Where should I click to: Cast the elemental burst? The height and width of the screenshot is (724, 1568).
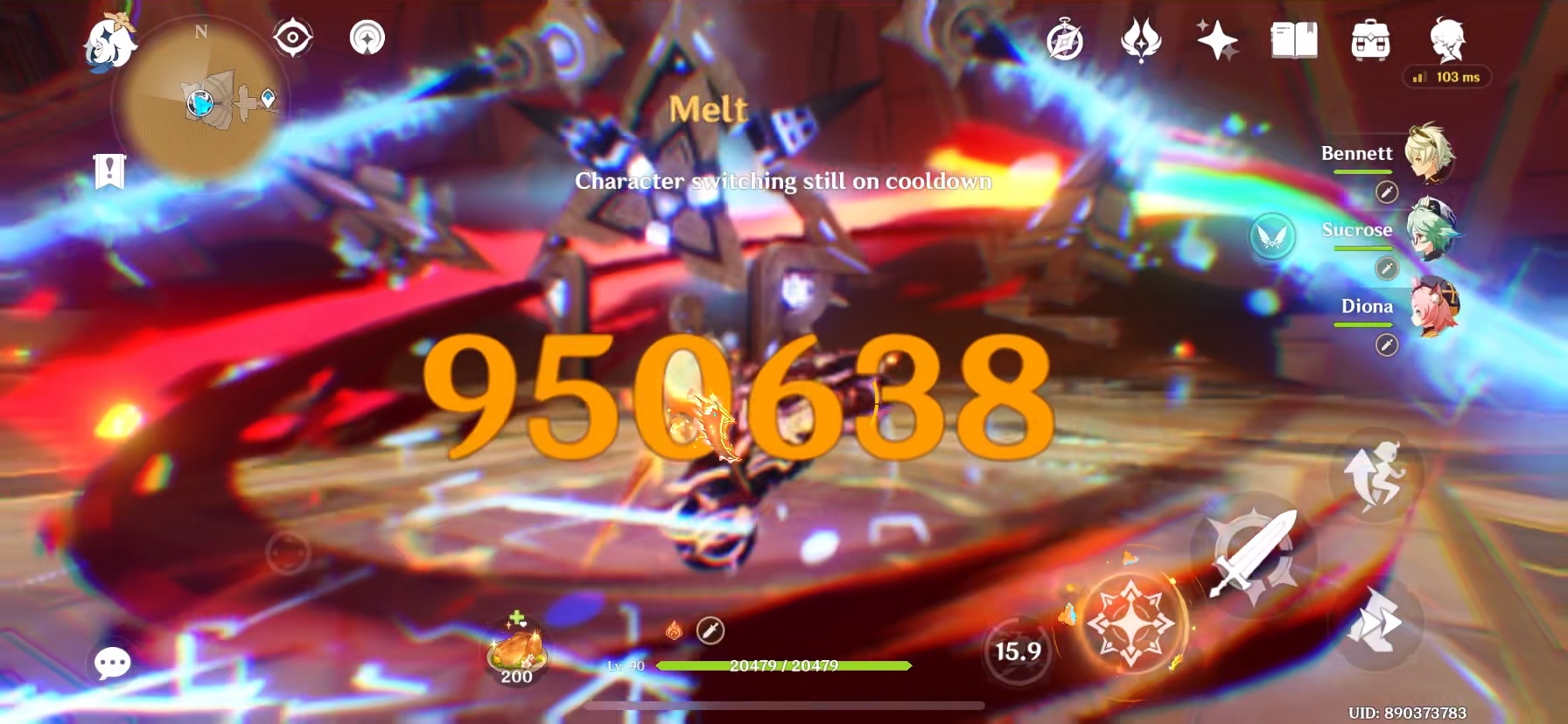[1132, 623]
